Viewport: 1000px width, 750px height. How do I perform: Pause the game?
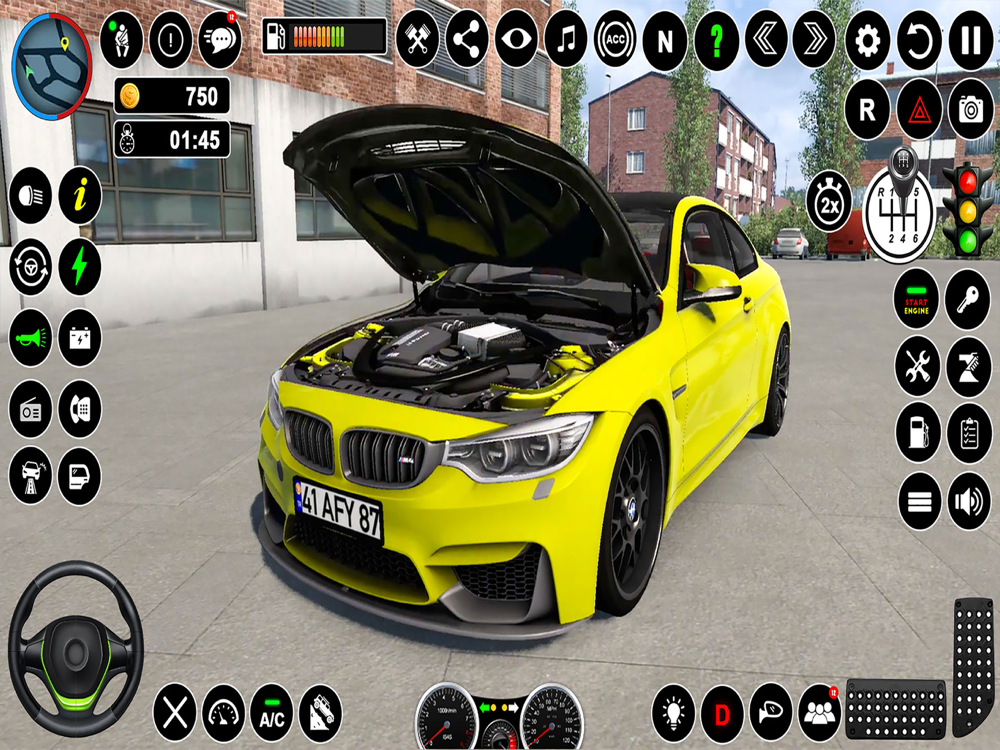[970, 41]
